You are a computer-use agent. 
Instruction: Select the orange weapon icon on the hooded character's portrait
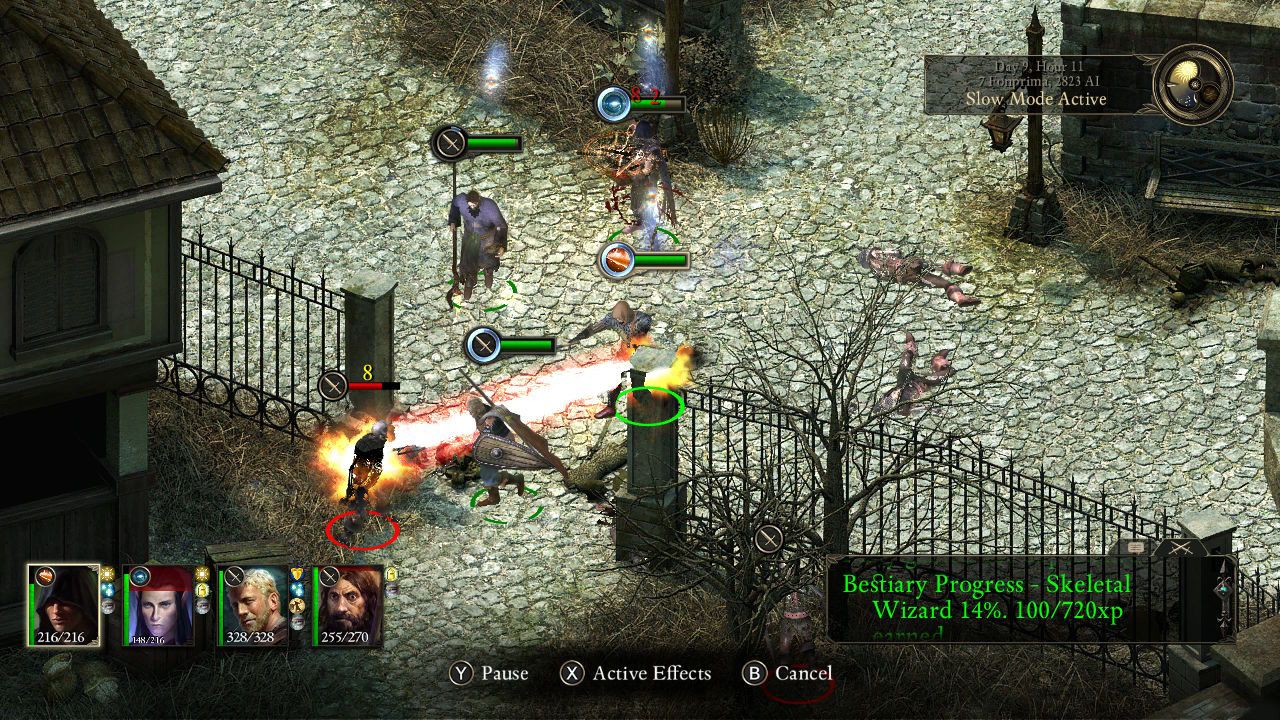click(x=45, y=574)
